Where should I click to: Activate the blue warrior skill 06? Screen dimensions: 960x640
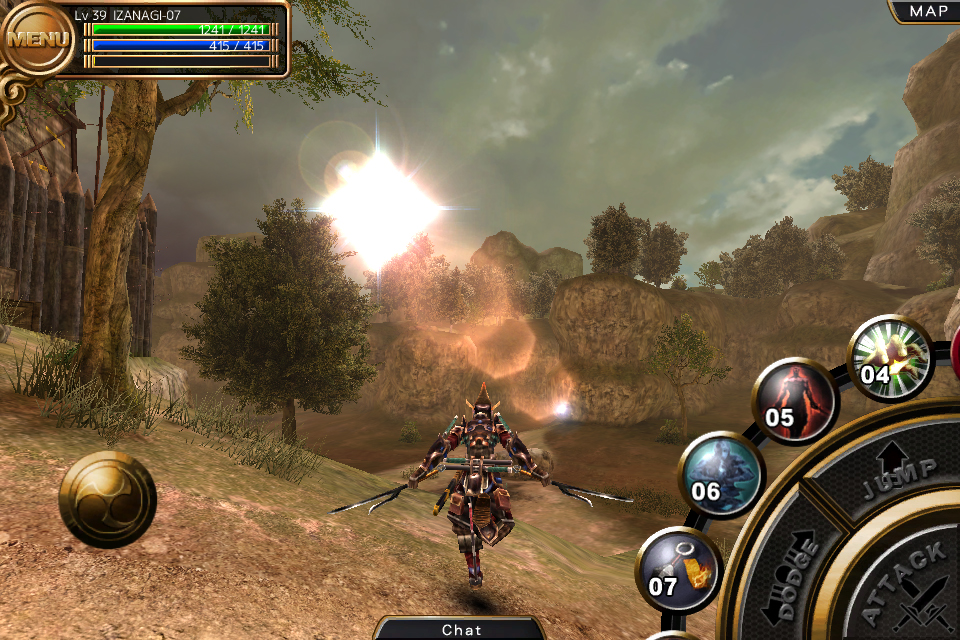[720, 474]
